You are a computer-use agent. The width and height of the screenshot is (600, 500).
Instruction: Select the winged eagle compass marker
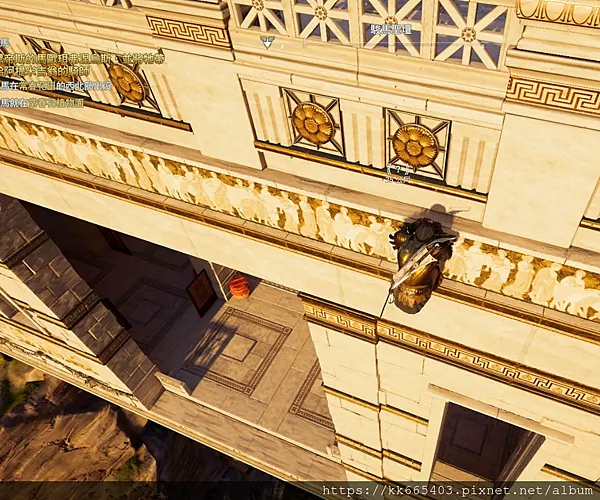[x=267, y=42]
